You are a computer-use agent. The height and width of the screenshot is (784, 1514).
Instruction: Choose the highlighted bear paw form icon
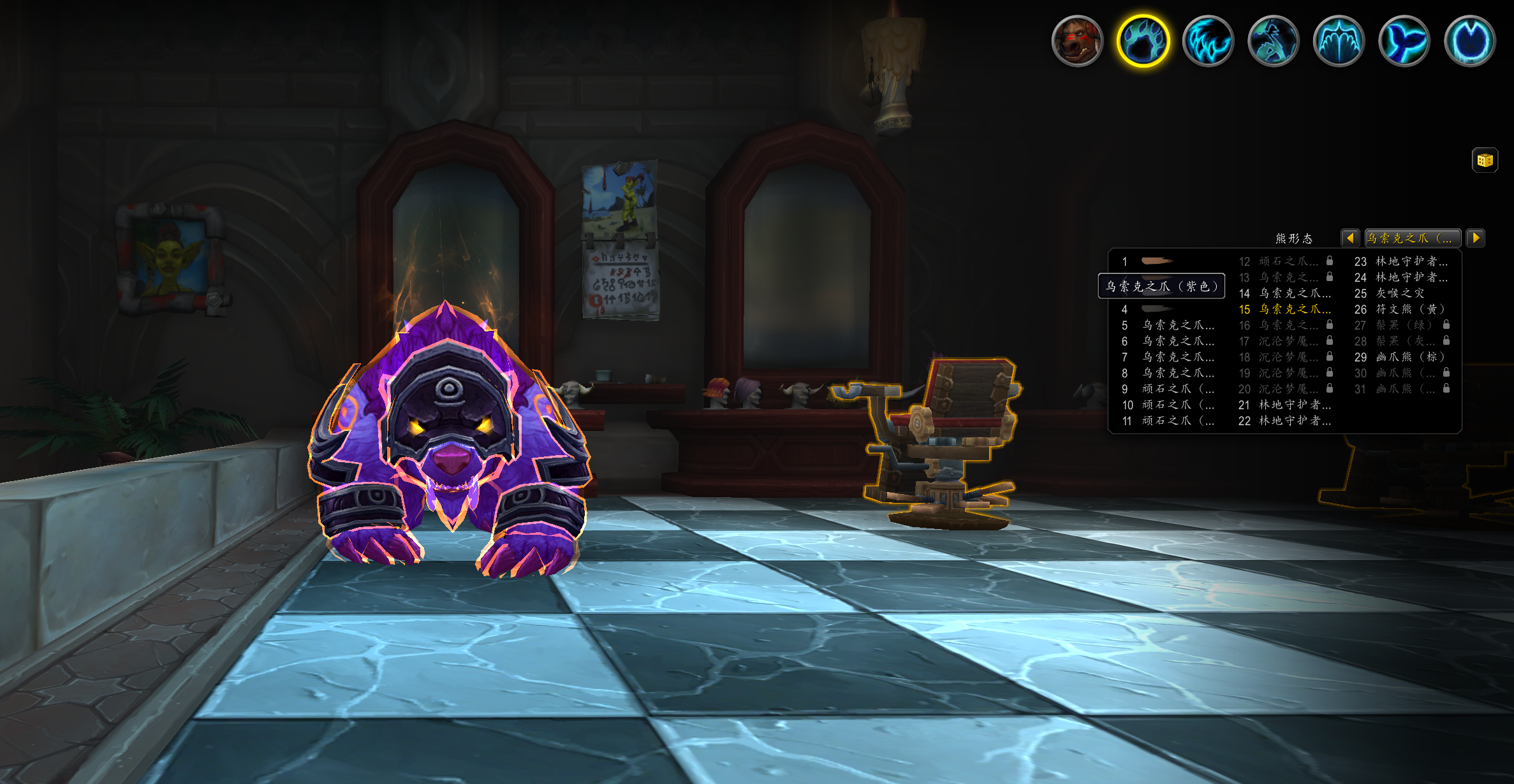pyautogui.click(x=1143, y=41)
